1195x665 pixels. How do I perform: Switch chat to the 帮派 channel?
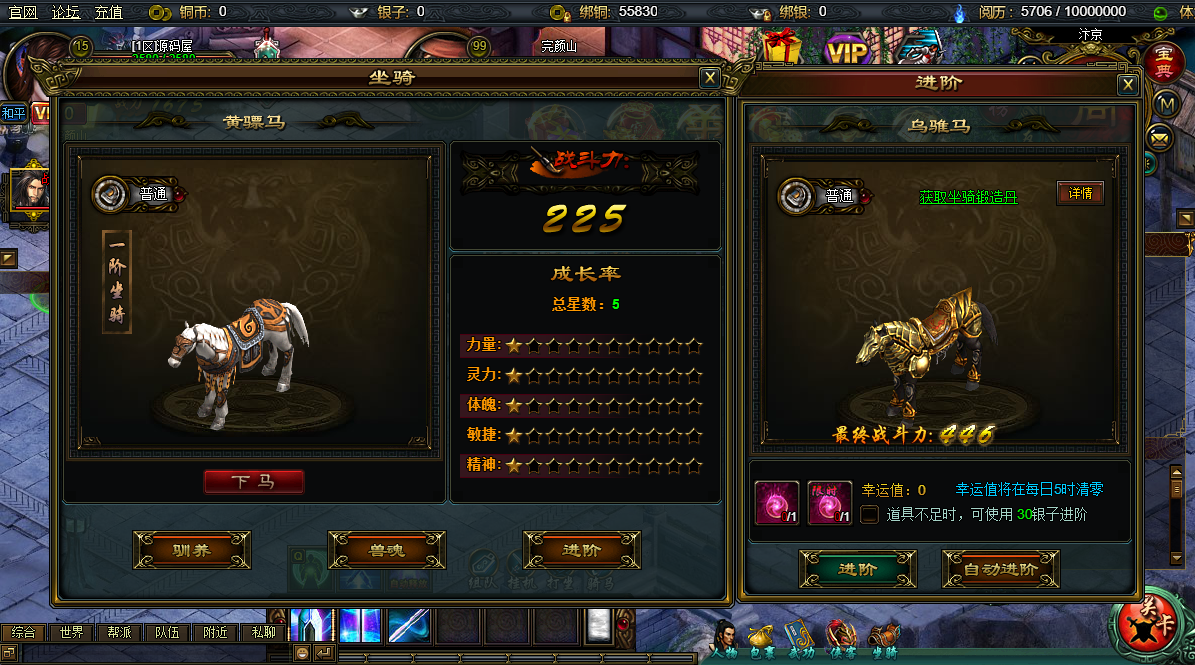tap(119, 632)
